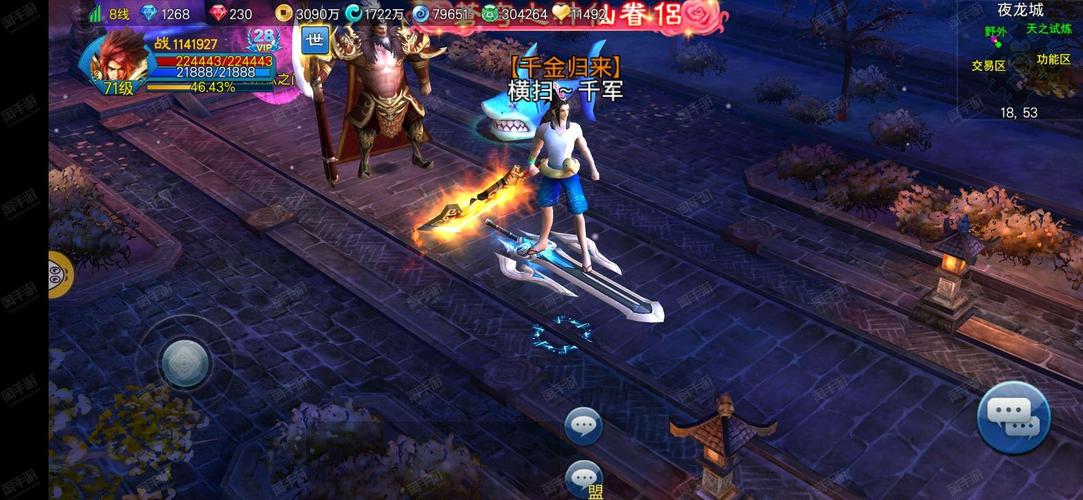1083x500 pixels.
Task: Select the 8线 server line indicator
Action: pyautogui.click(x=111, y=14)
